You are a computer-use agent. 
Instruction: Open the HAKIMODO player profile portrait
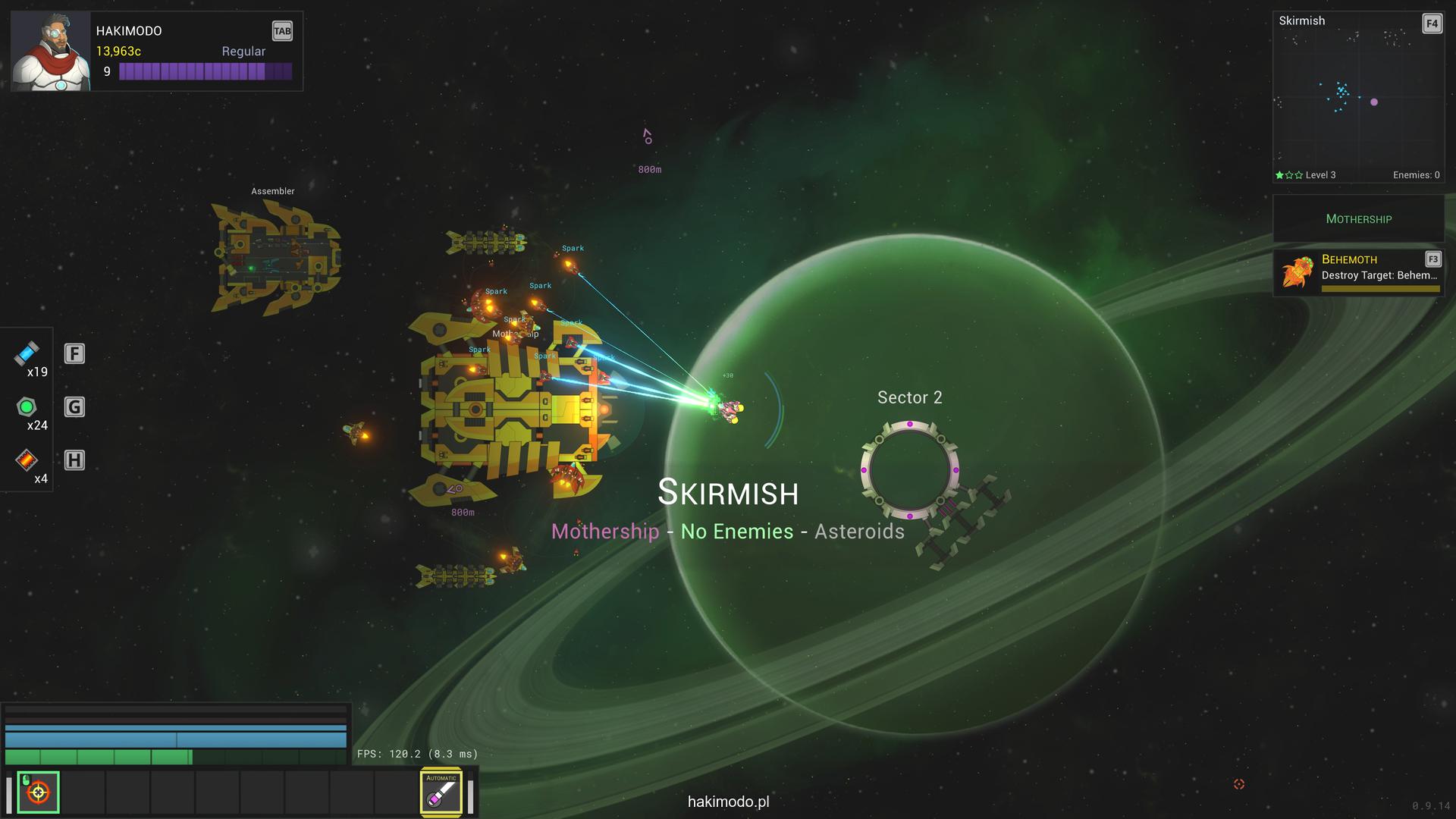tap(51, 52)
